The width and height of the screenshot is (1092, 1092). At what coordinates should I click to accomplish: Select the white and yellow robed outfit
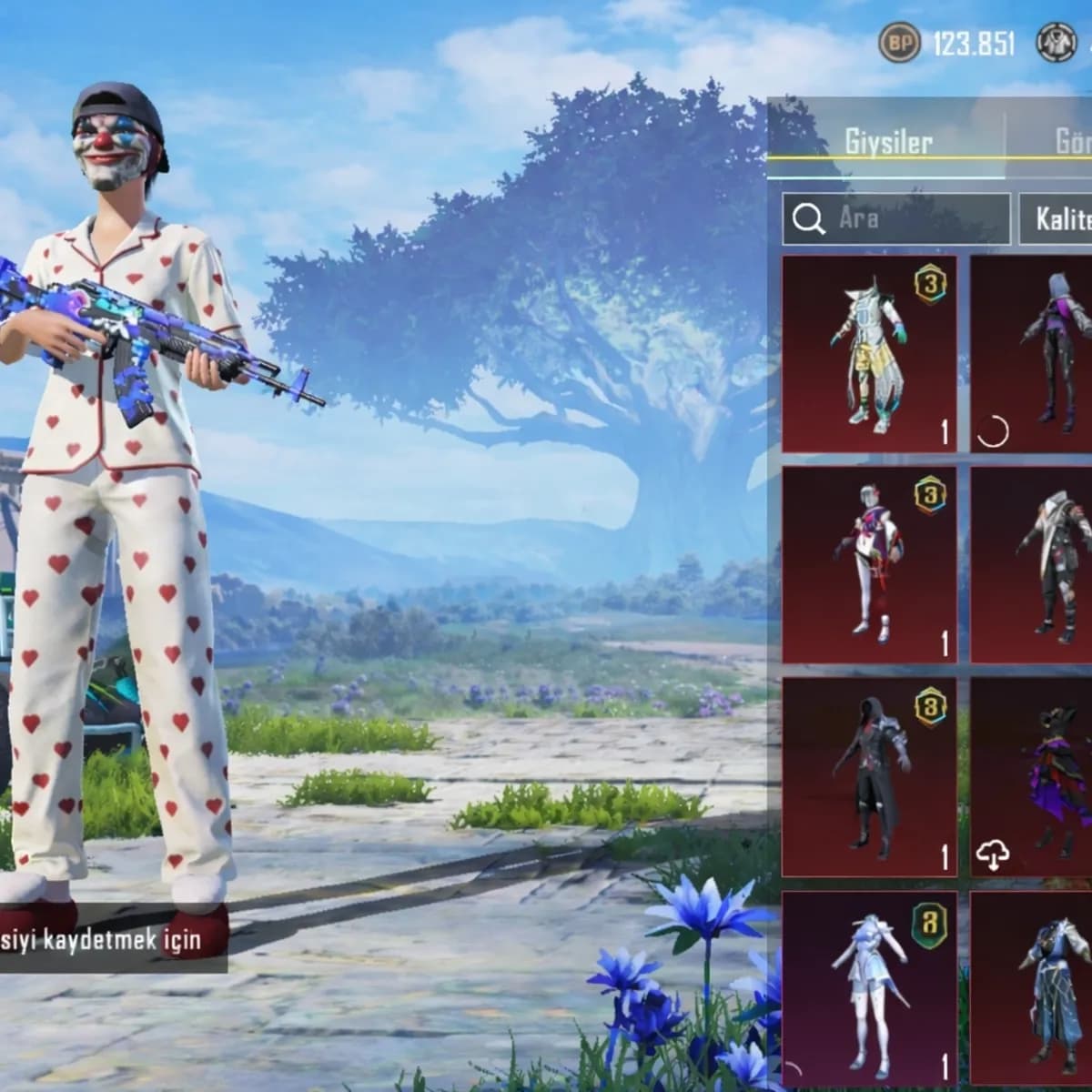(x=869, y=353)
